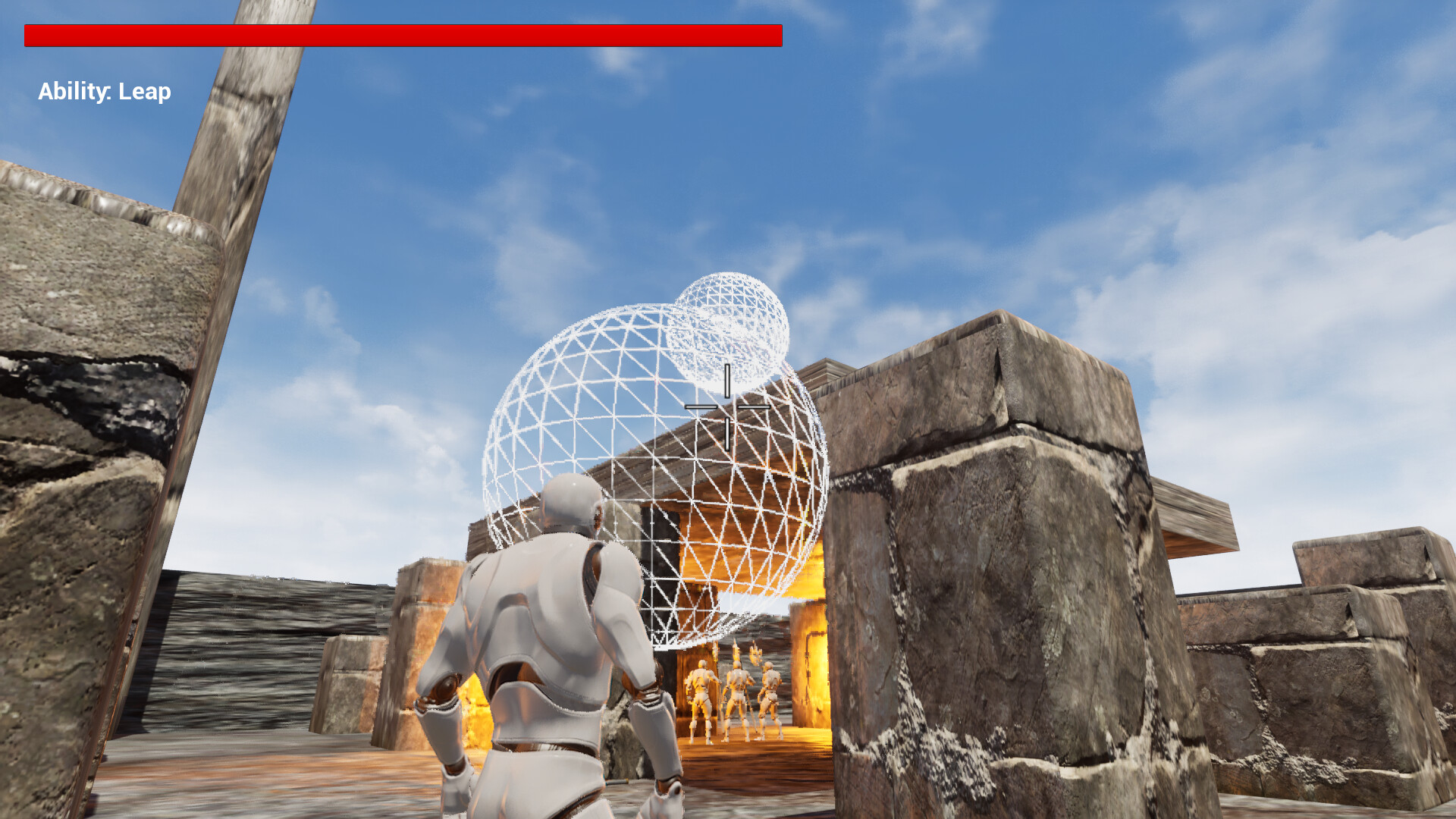The width and height of the screenshot is (1456, 819).
Task: Select the wireframe targeting sphere
Action: pyautogui.click(x=652, y=478)
